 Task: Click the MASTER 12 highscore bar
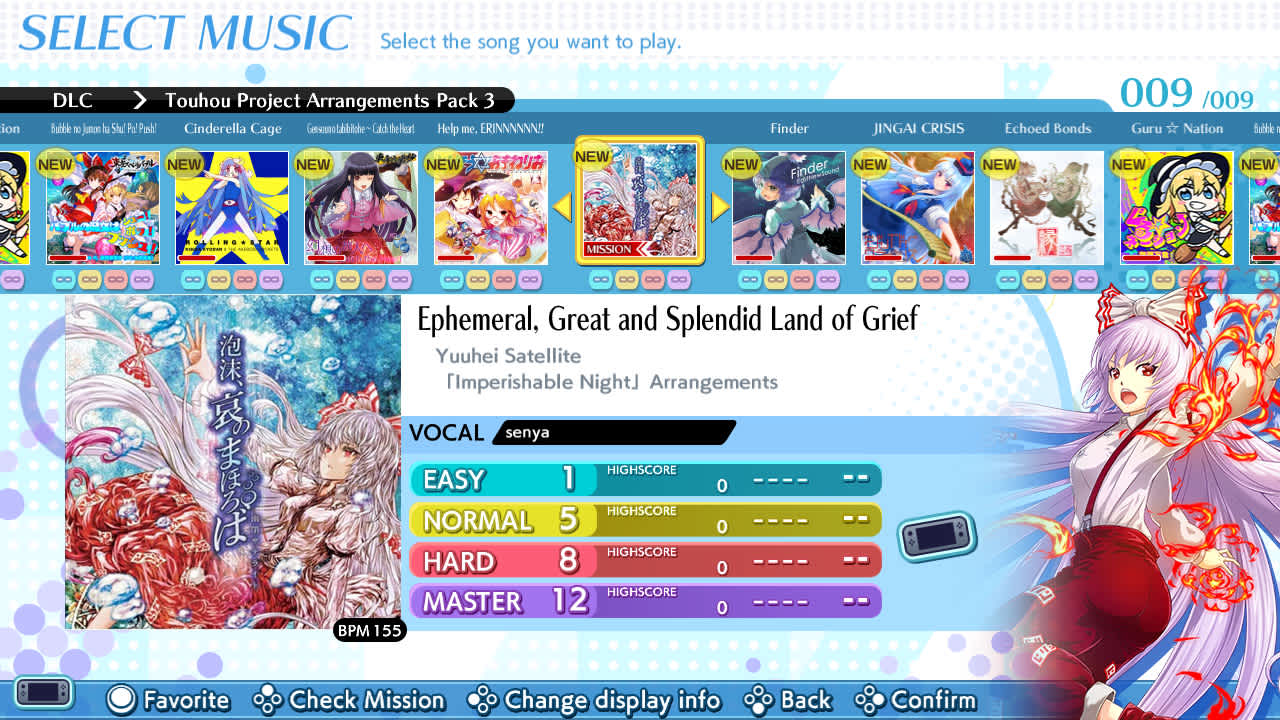tap(645, 601)
